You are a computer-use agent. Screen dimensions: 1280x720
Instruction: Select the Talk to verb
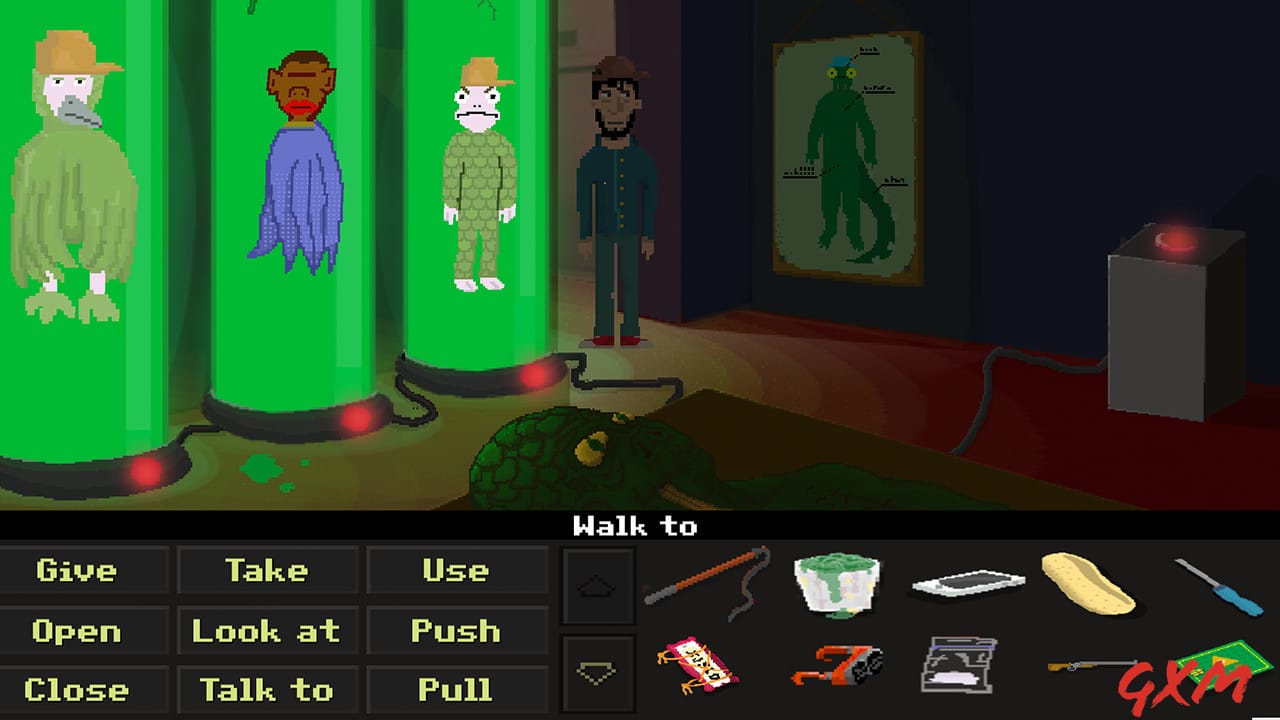(x=267, y=690)
